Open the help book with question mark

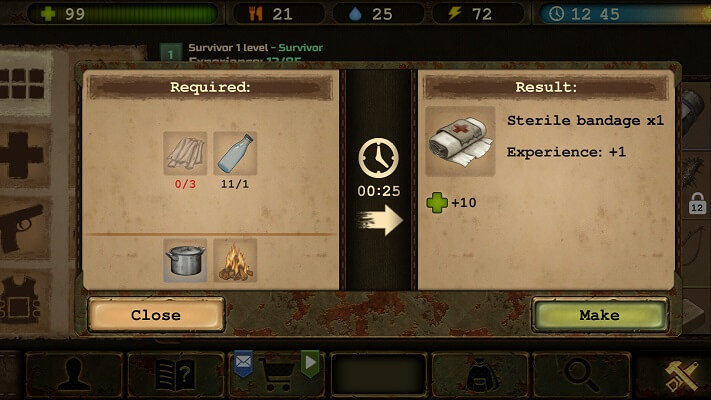tap(176, 375)
